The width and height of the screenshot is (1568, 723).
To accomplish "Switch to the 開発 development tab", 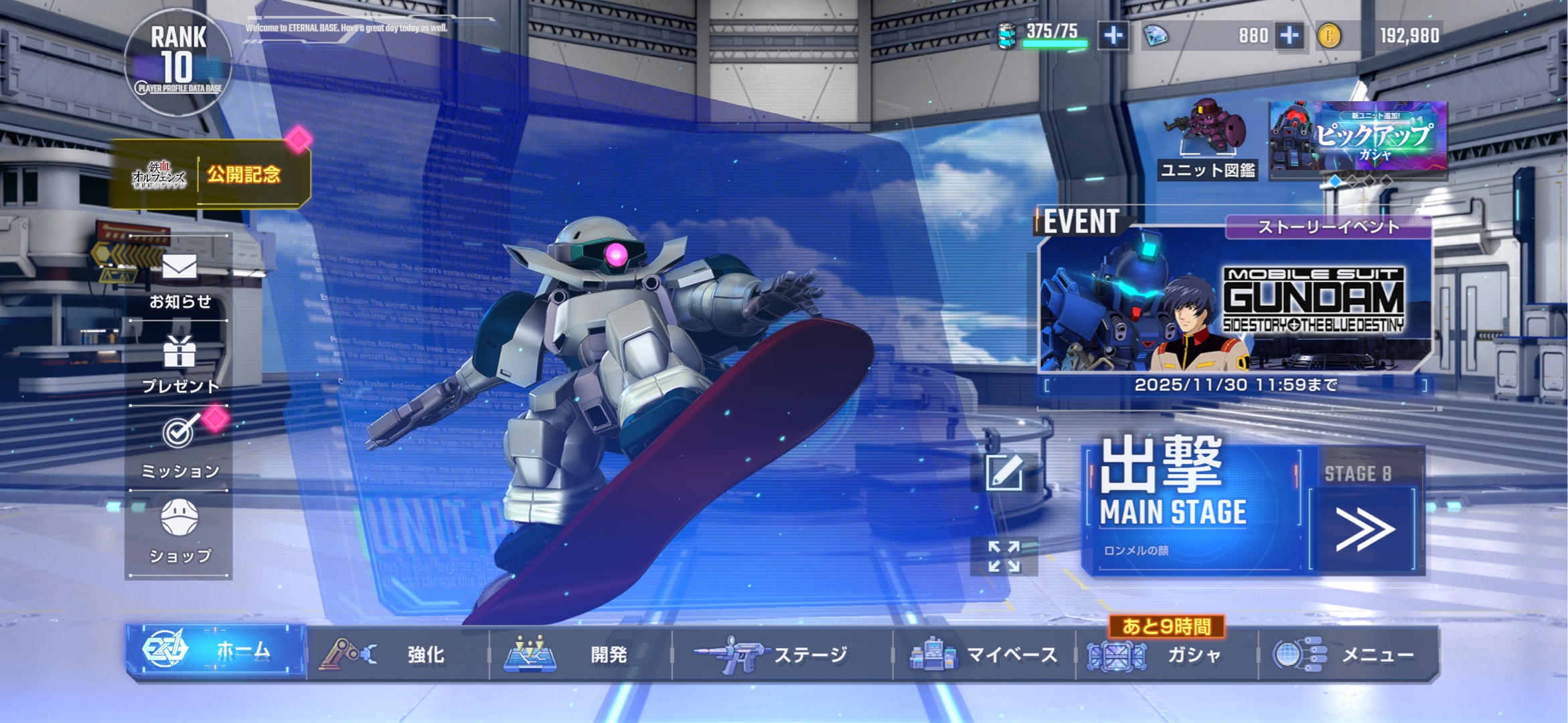I will (580, 654).
